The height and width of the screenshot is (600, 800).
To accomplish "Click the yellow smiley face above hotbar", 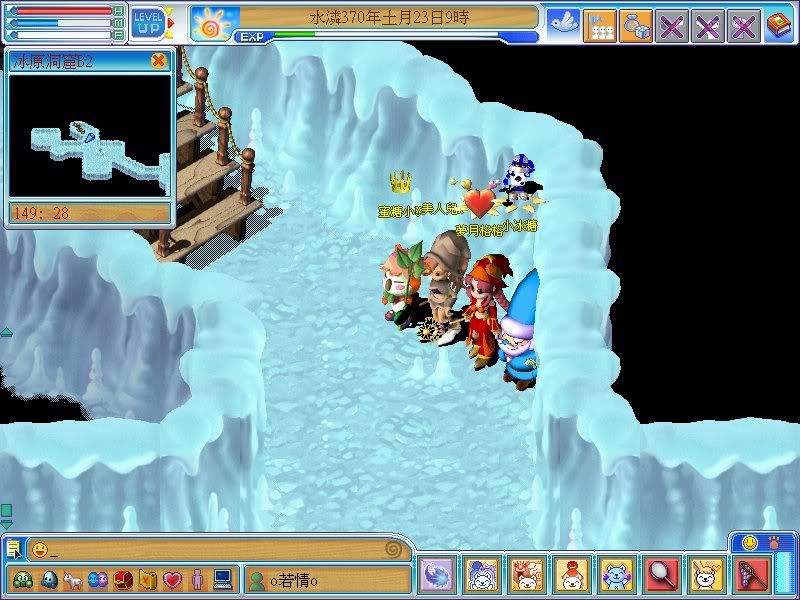I will [x=750, y=542].
